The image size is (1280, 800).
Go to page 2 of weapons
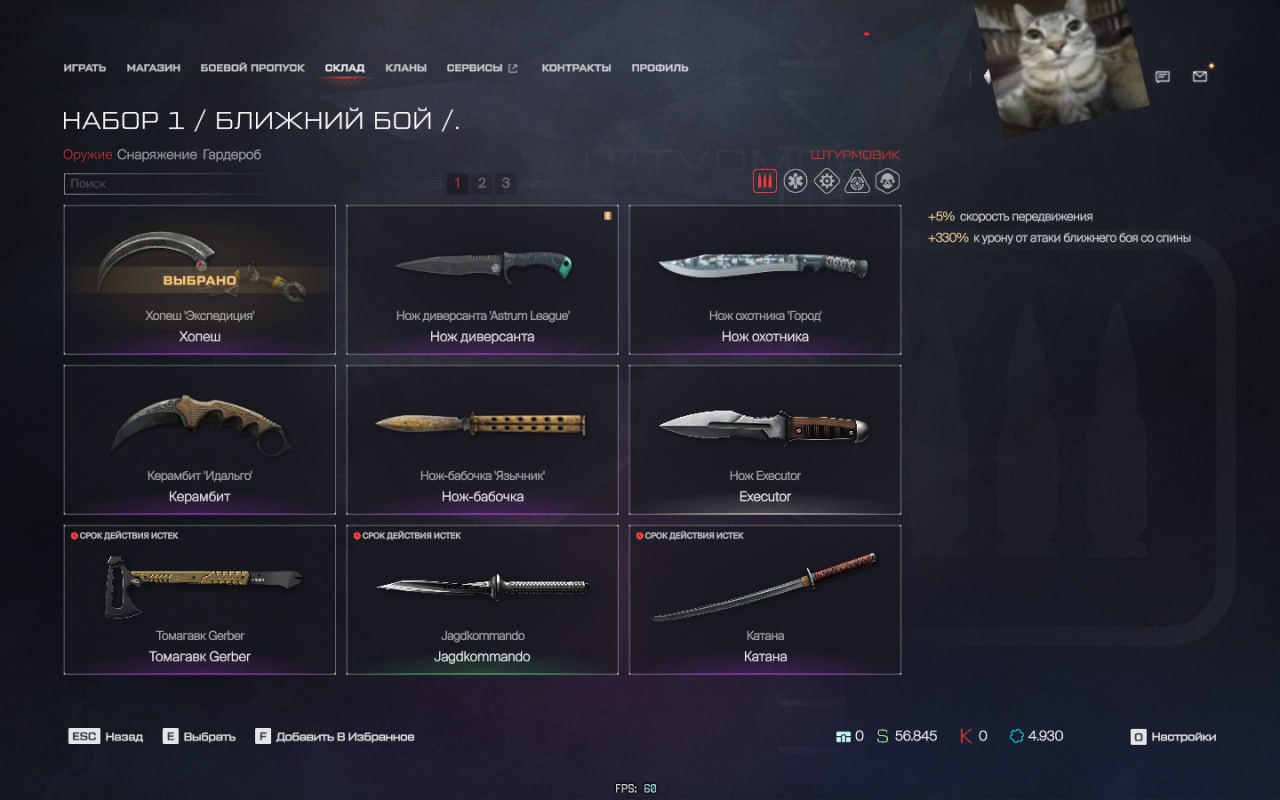[x=482, y=183]
